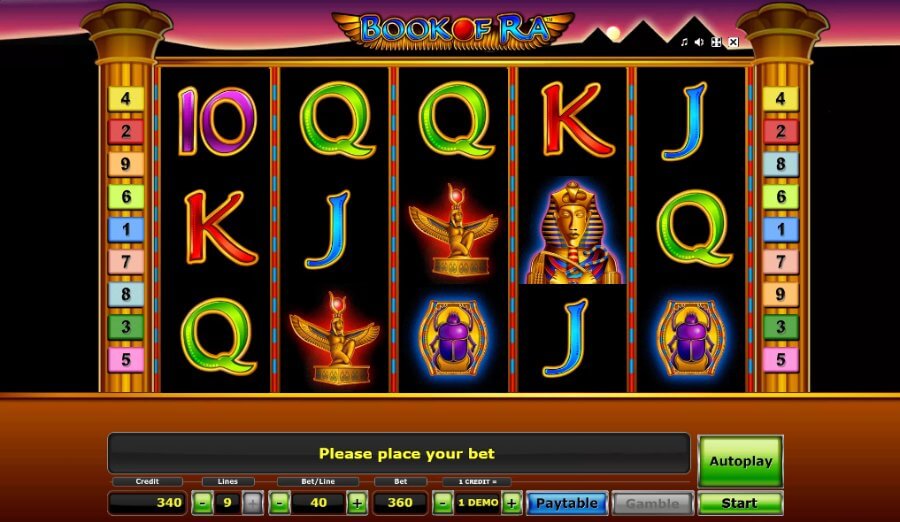Activate Autoplay mode
Viewport: 900px width, 522px height.
[740, 461]
